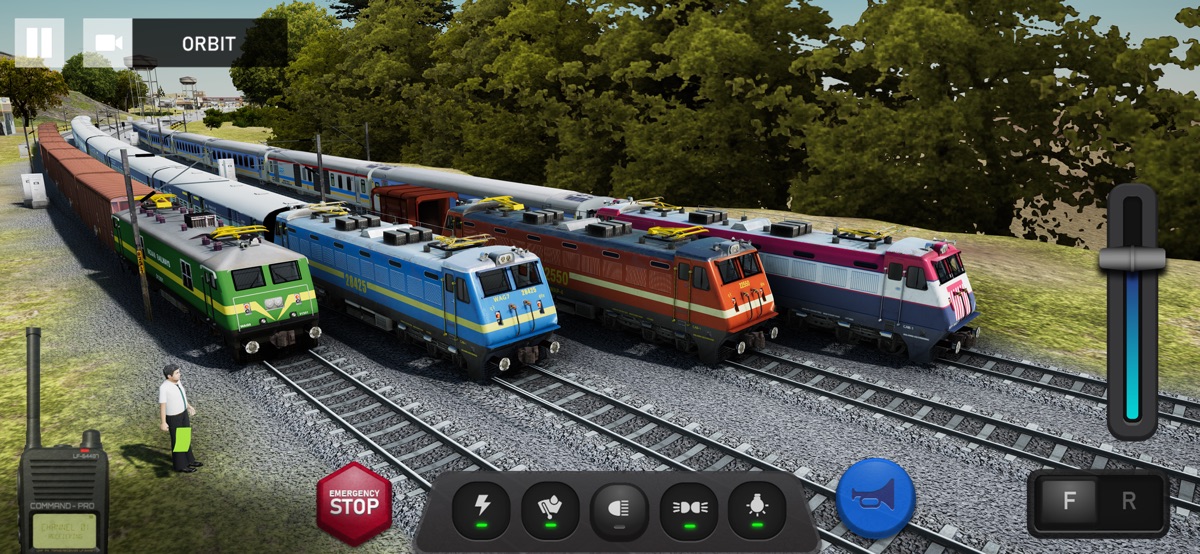Click the ORBIT camera mode label
The image size is (1200, 554).
[x=209, y=44]
